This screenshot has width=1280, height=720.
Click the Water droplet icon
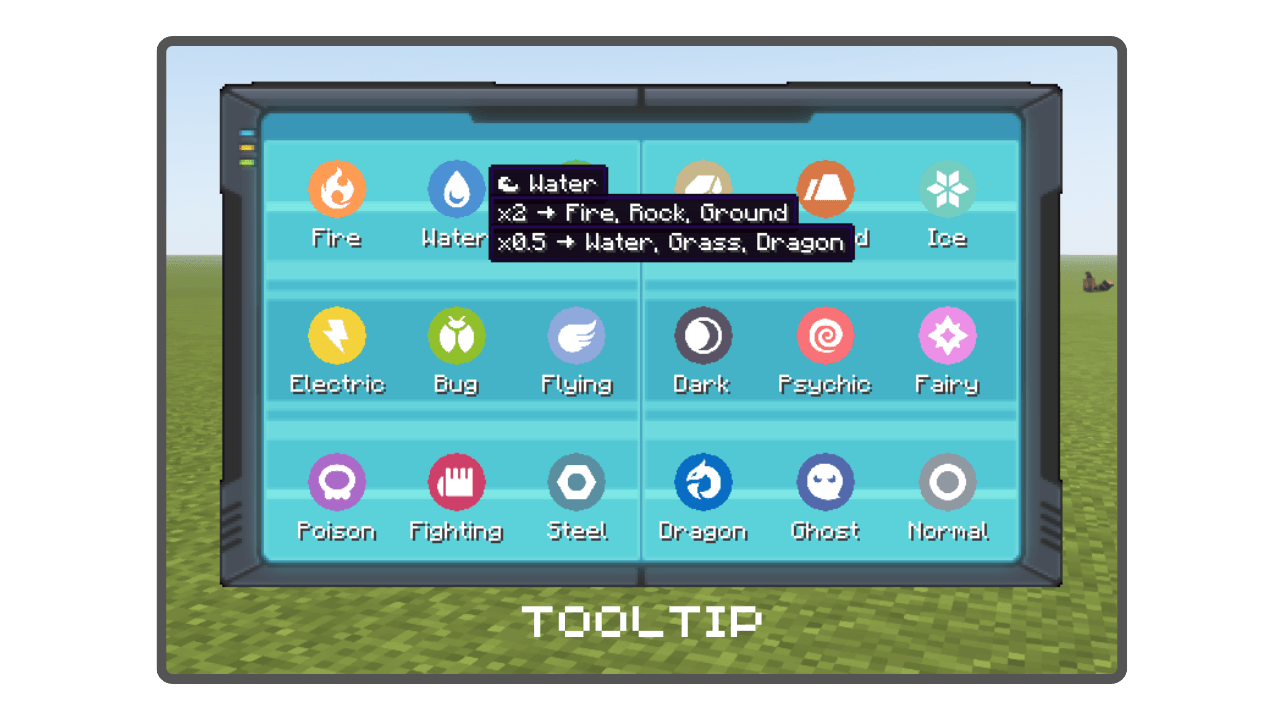pos(457,190)
